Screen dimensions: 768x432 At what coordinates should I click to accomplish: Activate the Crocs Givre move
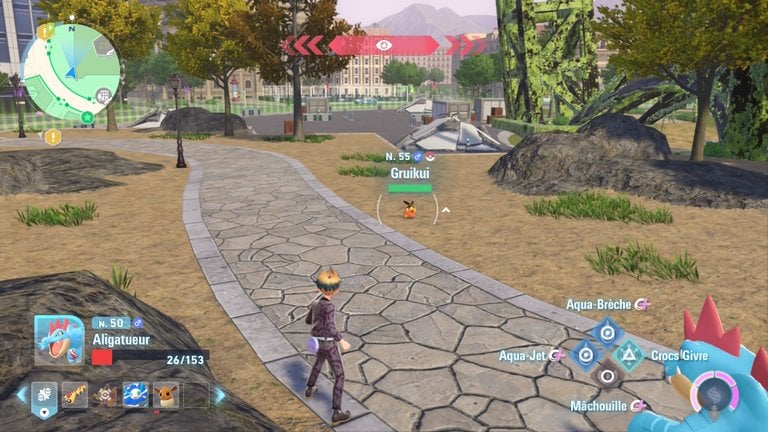pyautogui.click(x=628, y=354)
